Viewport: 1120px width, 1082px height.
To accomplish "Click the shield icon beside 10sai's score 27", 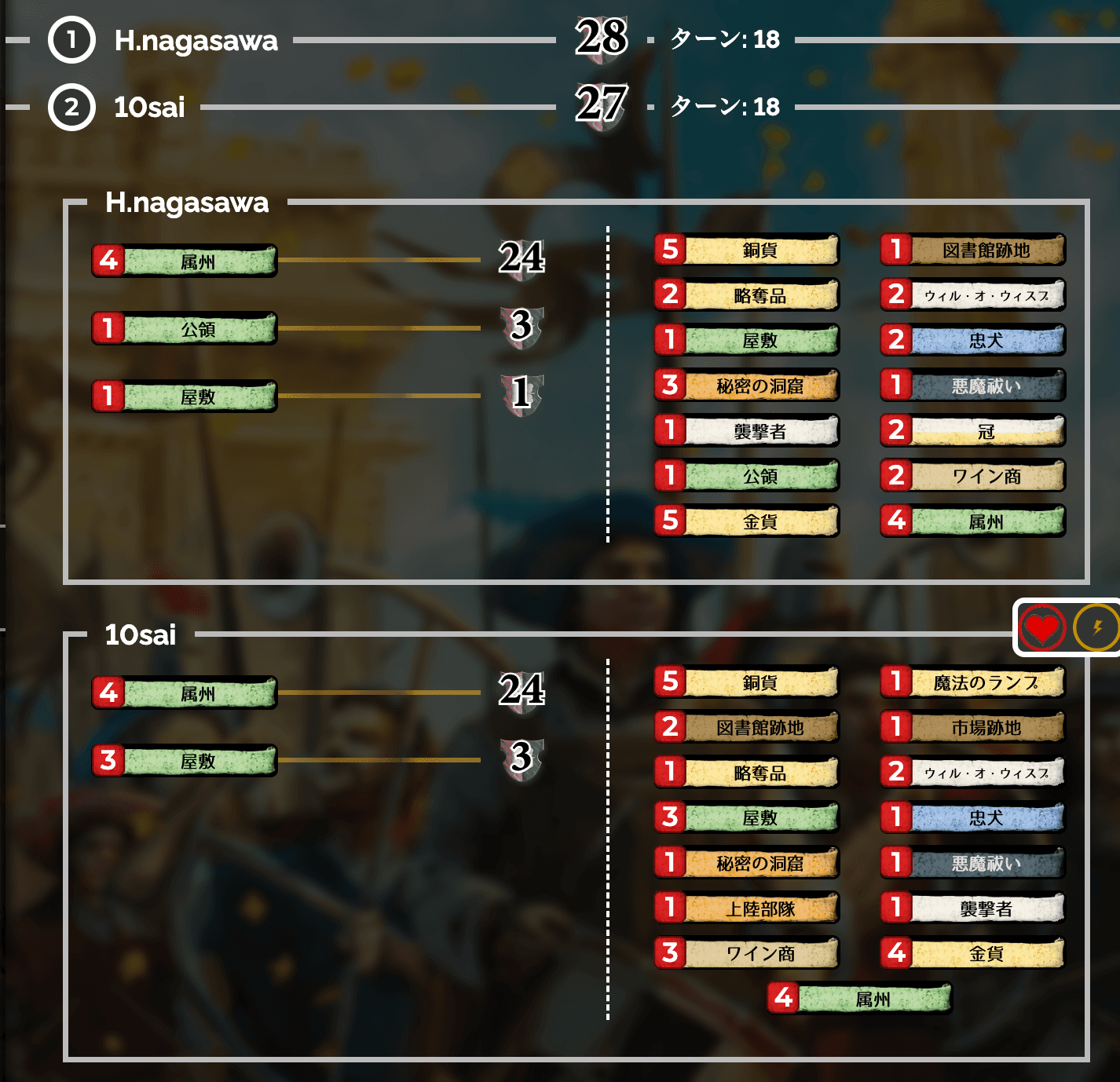I will 602,107.
